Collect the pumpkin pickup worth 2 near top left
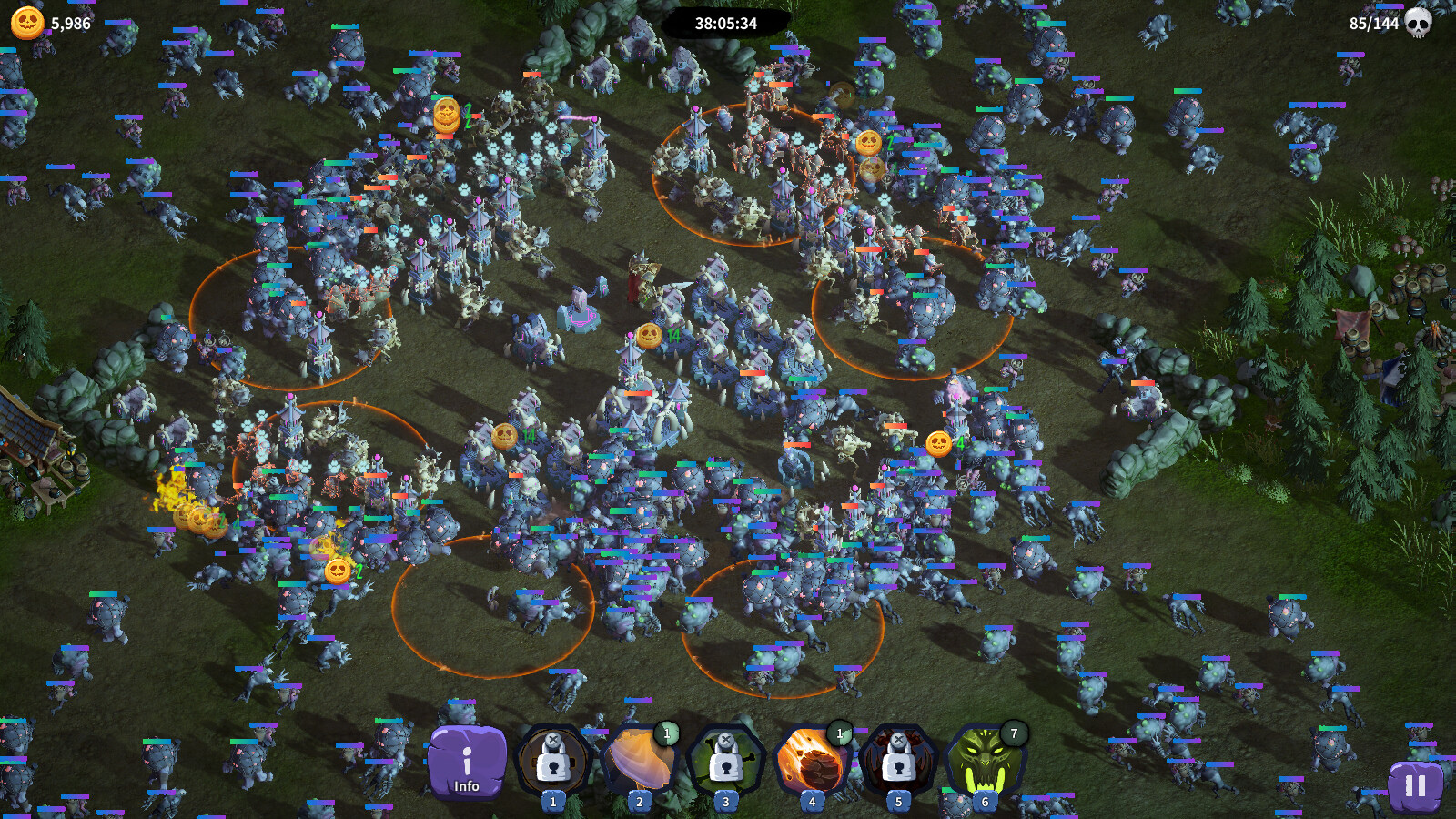Image resolution: width=1456 pixels, height=819 pixels. click(447, 116)
